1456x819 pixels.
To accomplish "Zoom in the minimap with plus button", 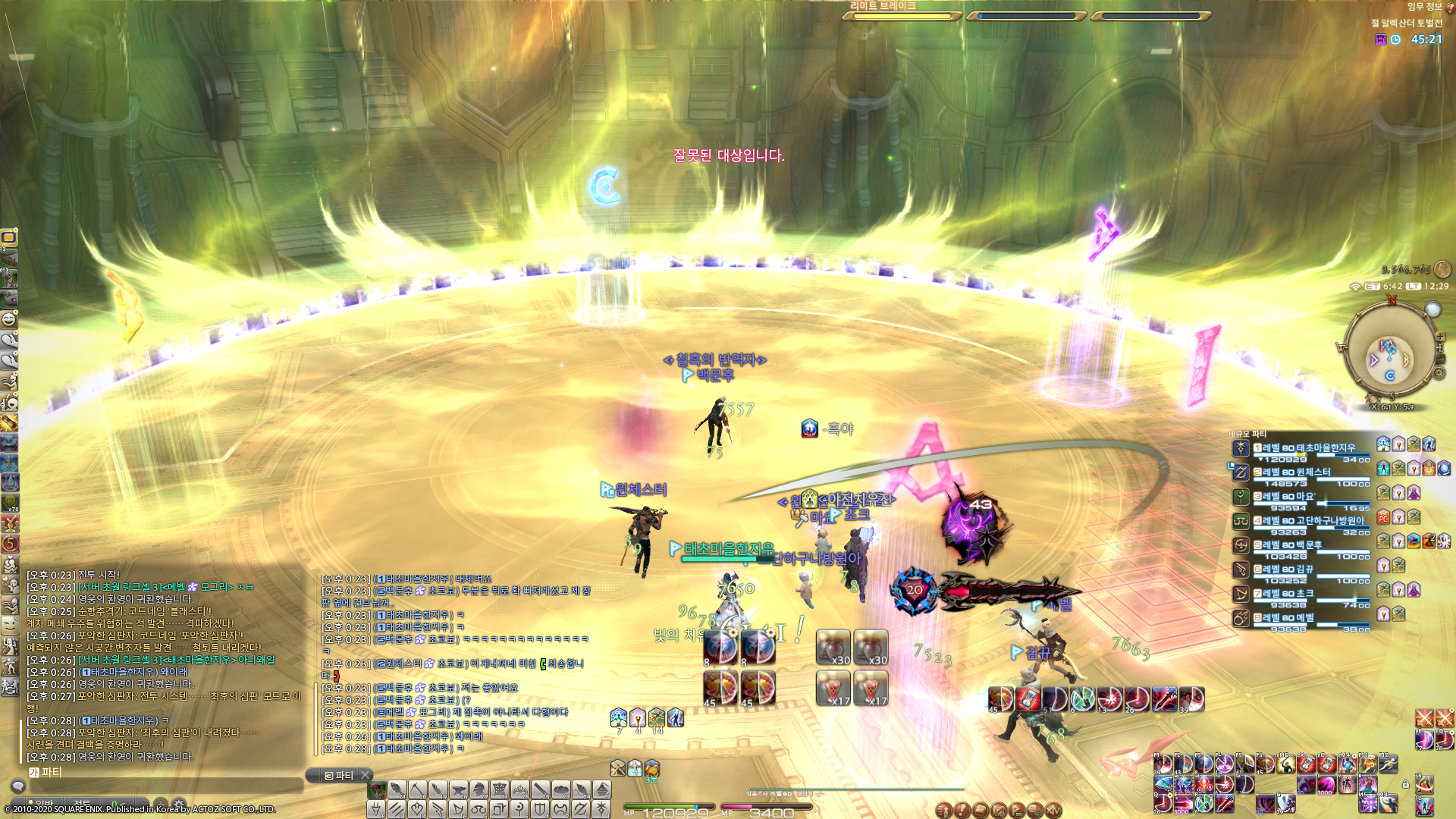I will point(1440,337).
